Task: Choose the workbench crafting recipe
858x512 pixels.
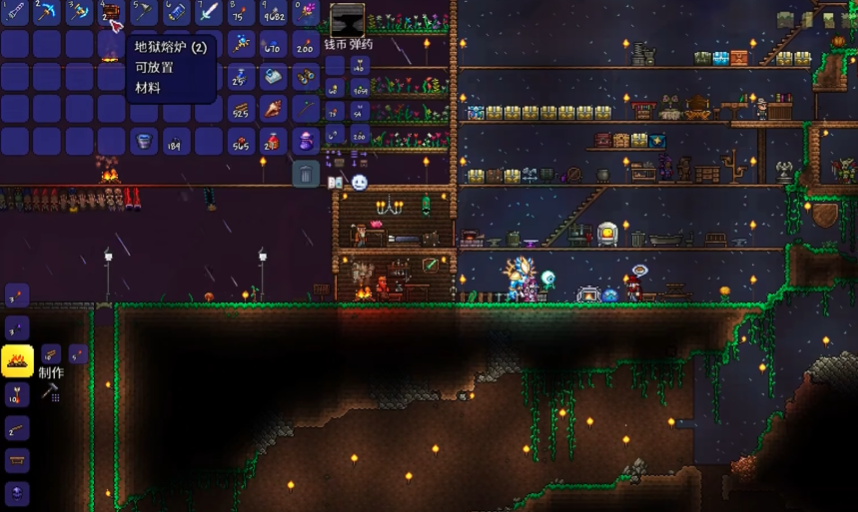Action: tap(17, 461)
